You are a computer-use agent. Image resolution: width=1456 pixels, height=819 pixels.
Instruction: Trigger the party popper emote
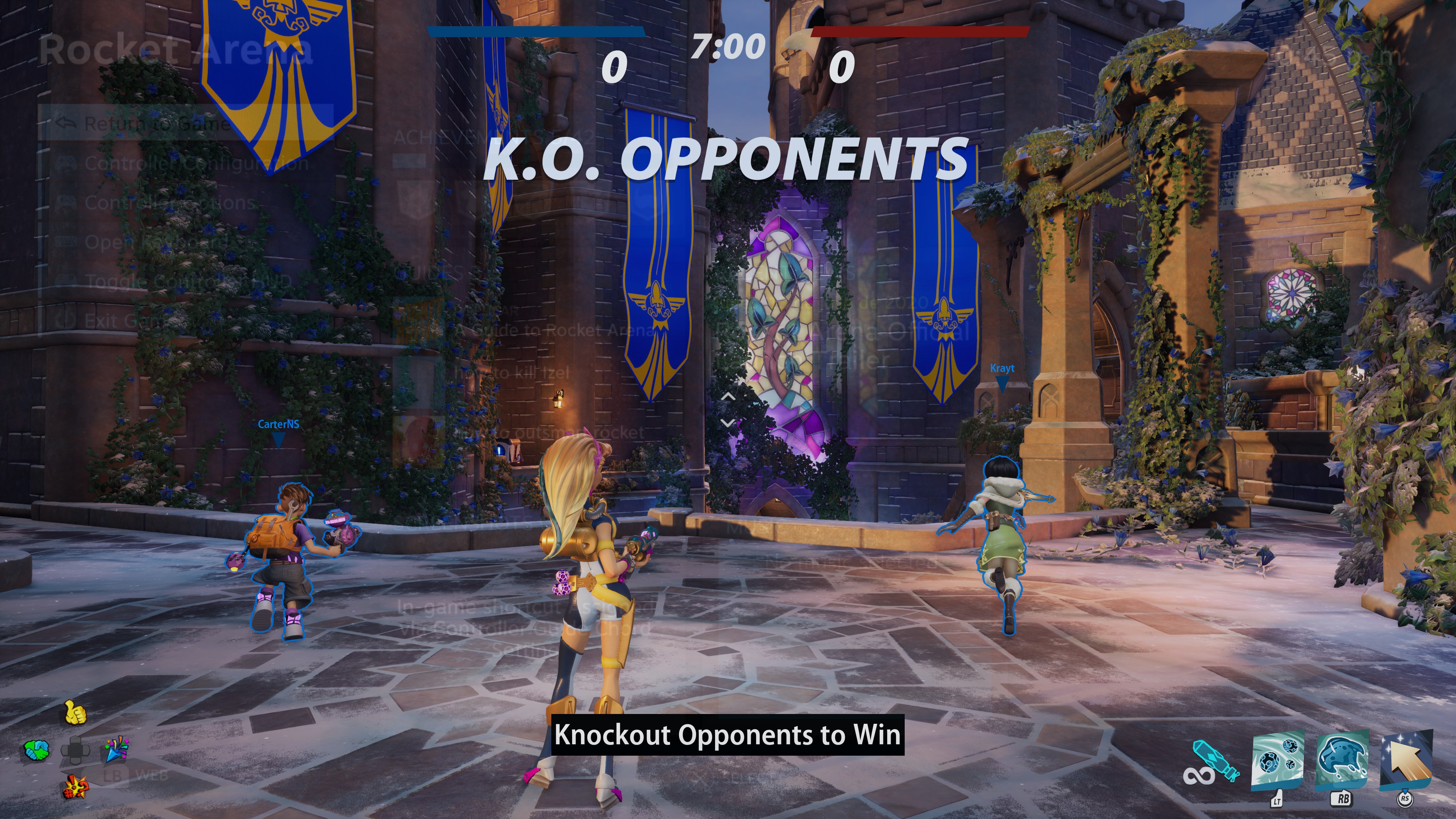point(116,749)
